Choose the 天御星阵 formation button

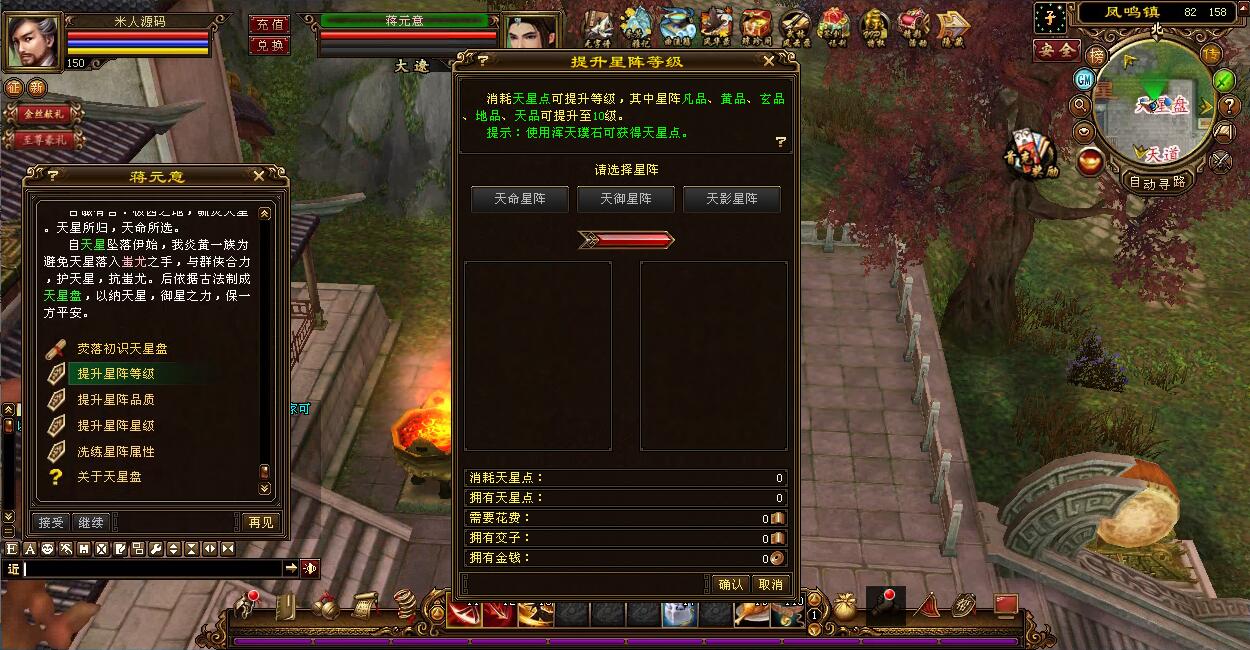click(x=626, y=199)
